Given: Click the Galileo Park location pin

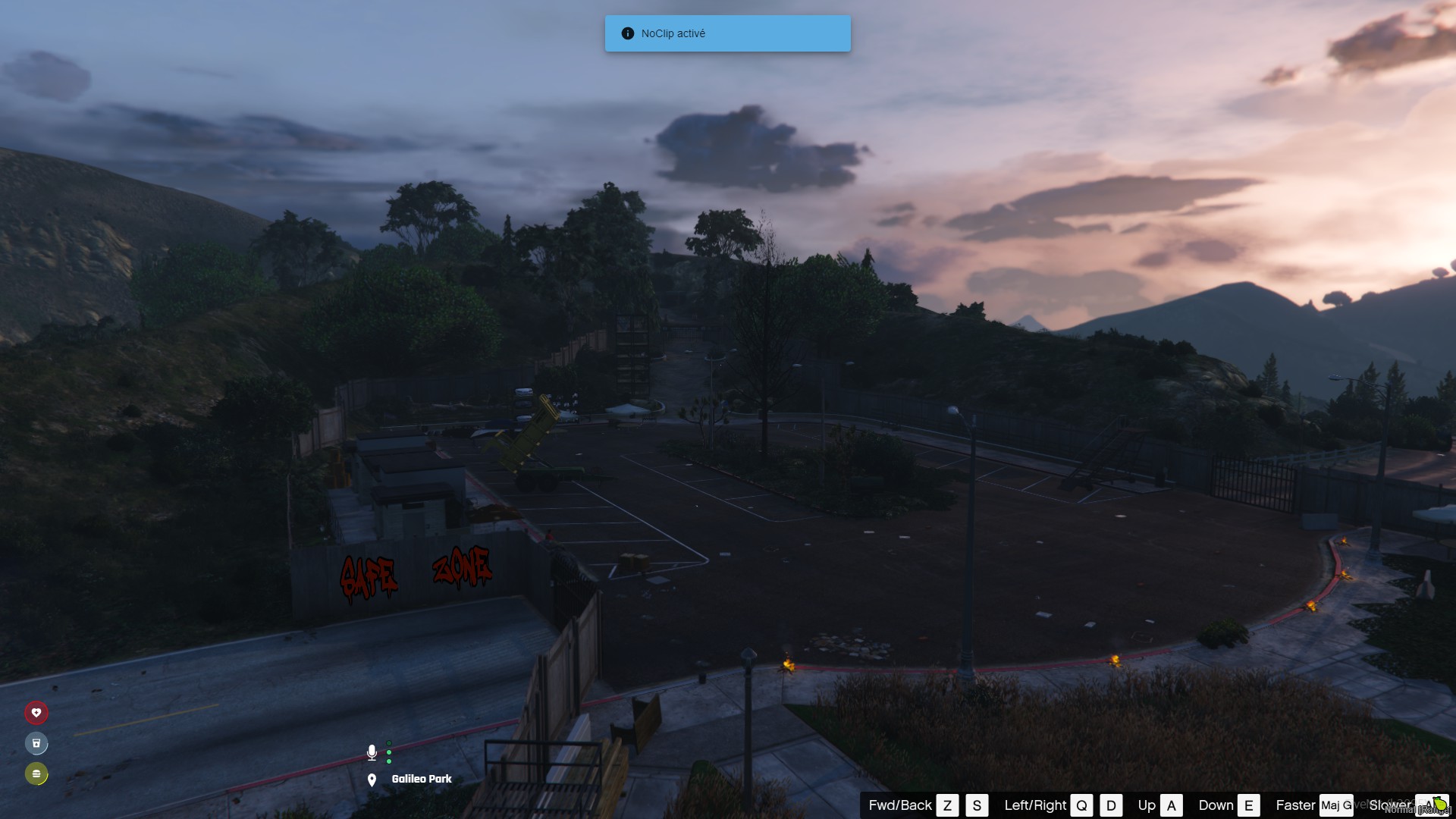Looking at the screenshot, I should pos(372,780).
